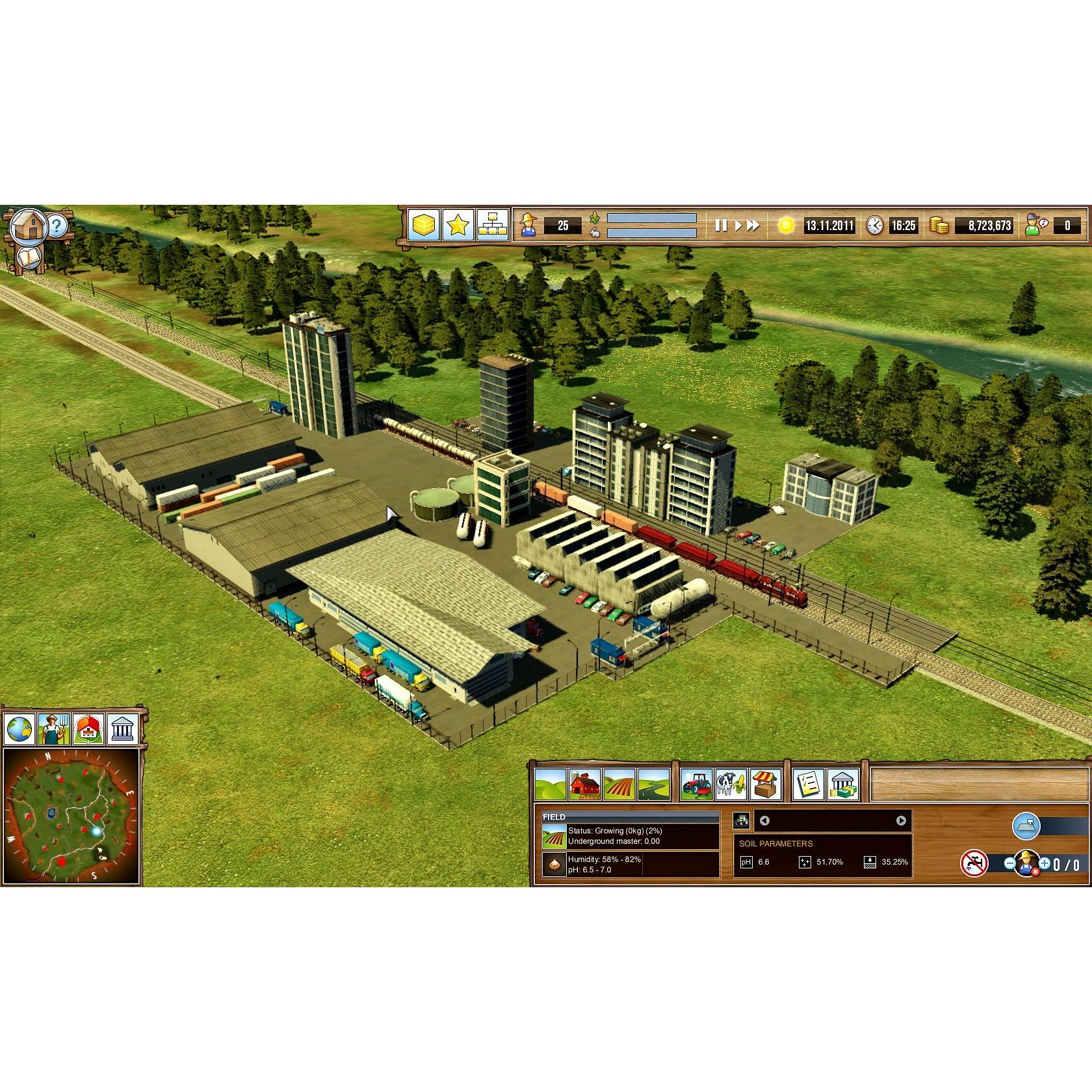Open the farmer with pitchfork panel
The width and height of the screenshot is (1092, 1092).
53,729
